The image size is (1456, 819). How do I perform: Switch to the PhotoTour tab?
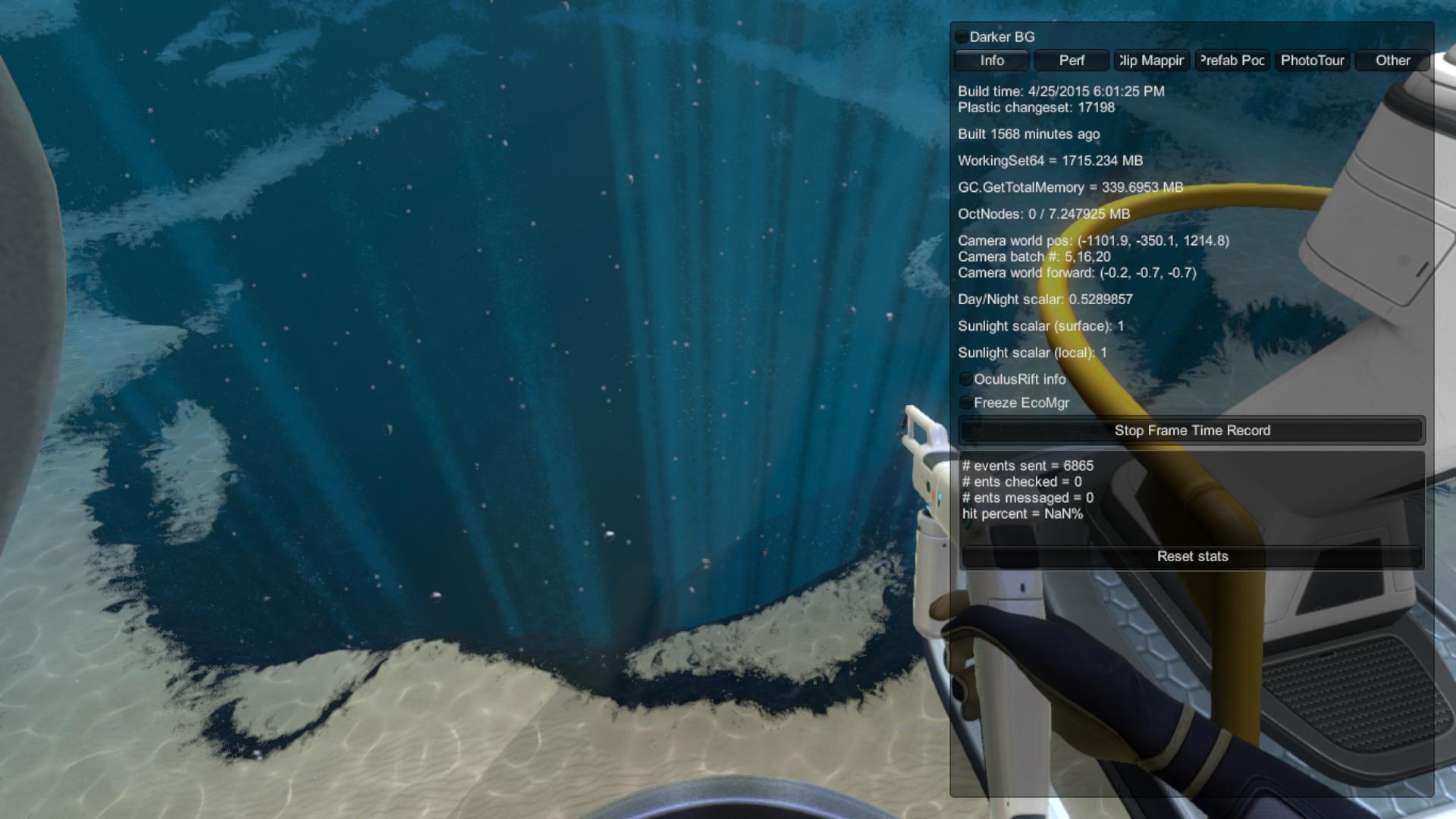coord(1312,61)
